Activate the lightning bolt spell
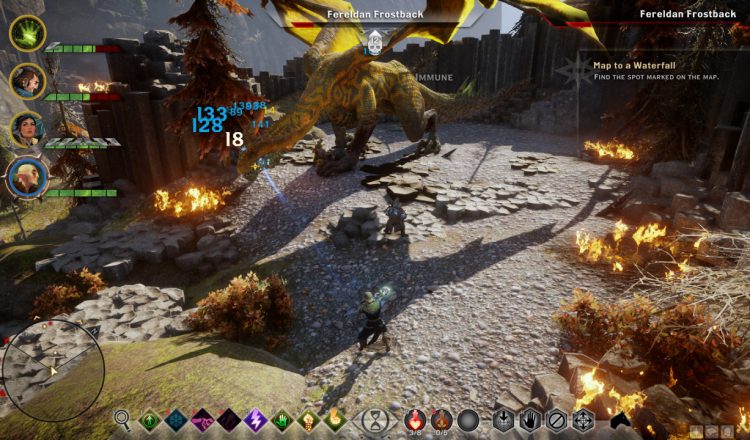Screen dimensions: 750x440 (255, 420)
